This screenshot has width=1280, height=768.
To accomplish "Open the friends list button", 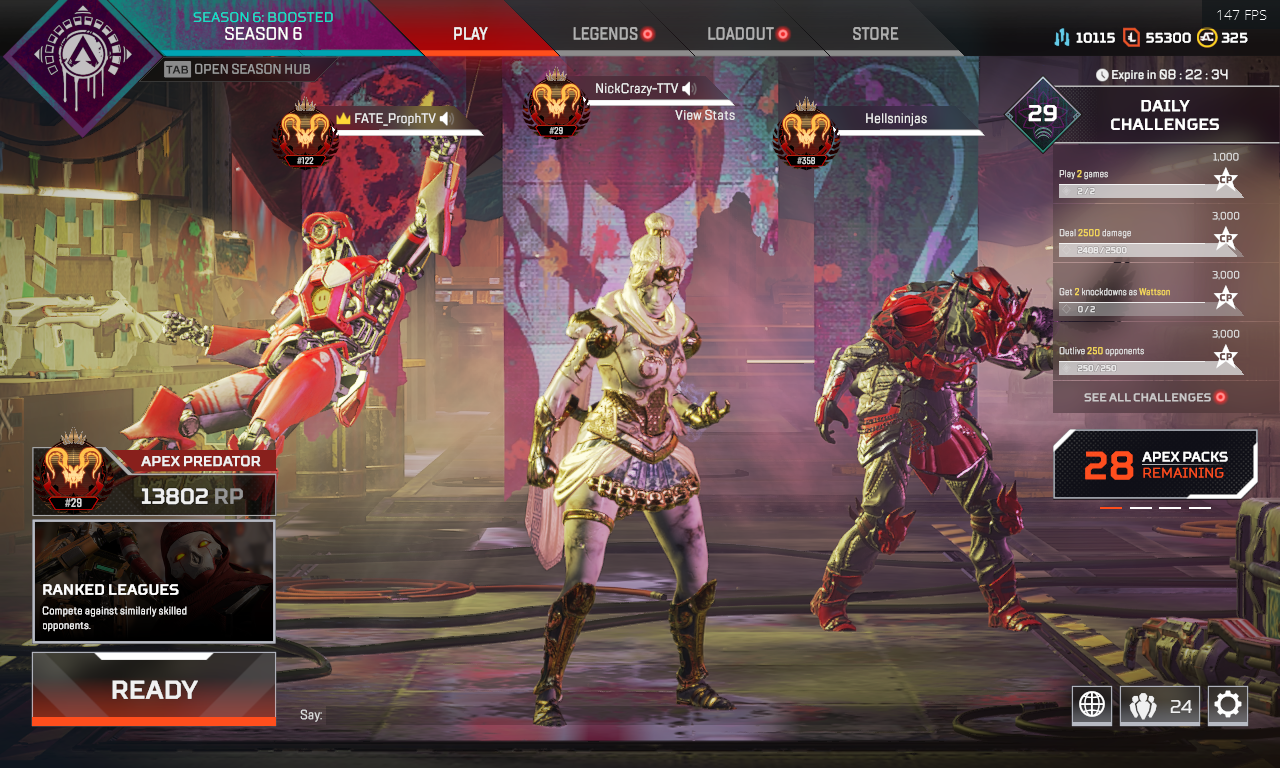I will [x=1160, y=706].
